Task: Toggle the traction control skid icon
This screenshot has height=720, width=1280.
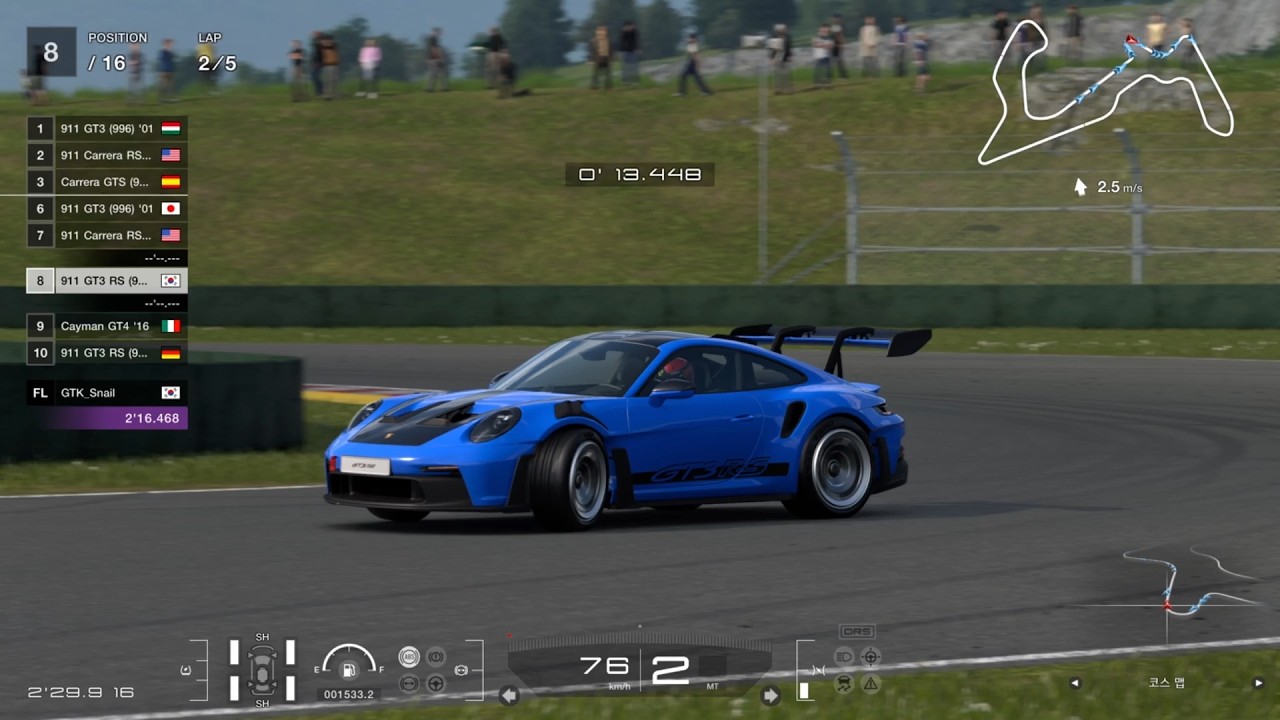Action: tap(844, 684)
